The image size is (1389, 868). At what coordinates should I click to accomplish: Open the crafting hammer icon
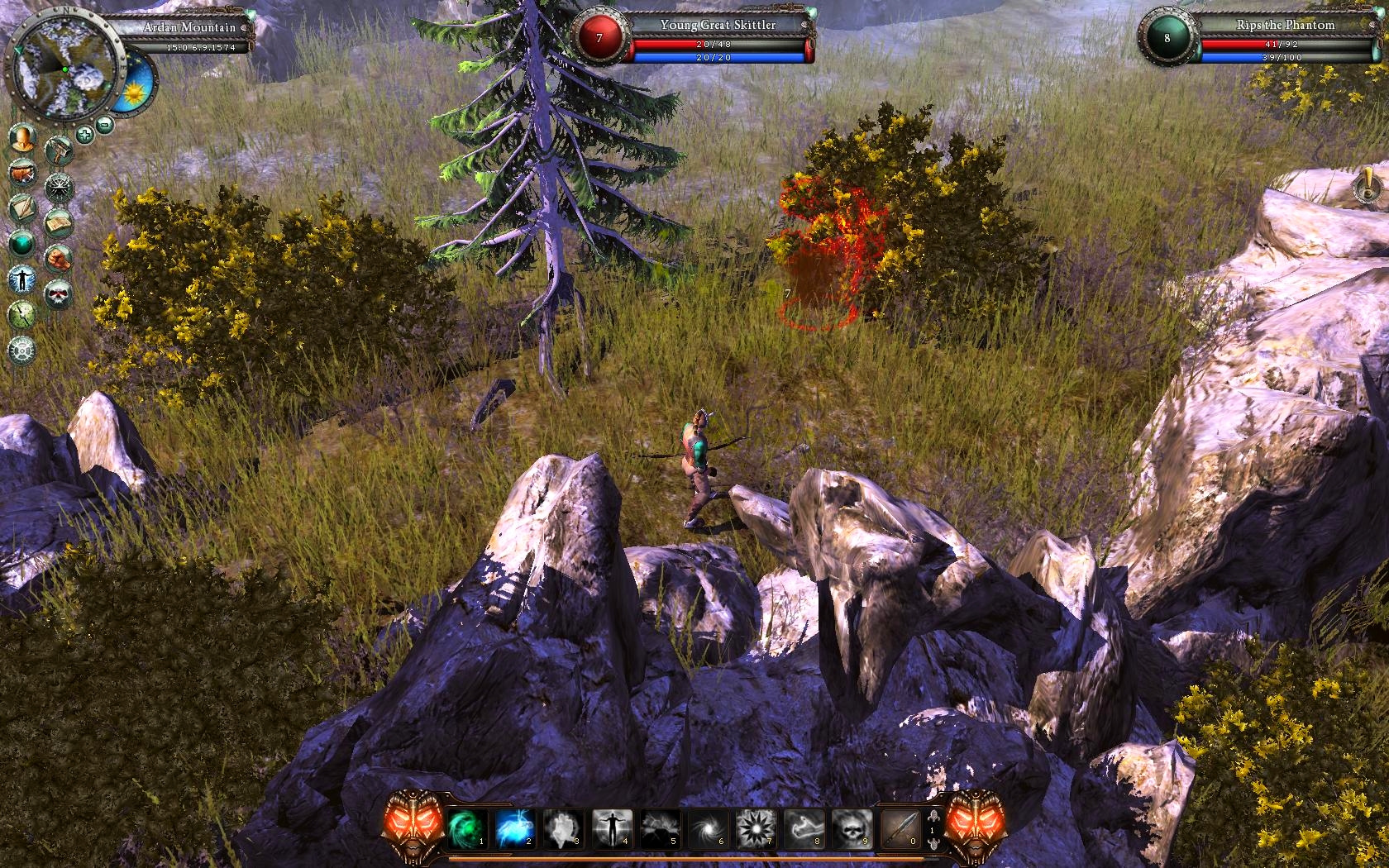coord(60,151)
